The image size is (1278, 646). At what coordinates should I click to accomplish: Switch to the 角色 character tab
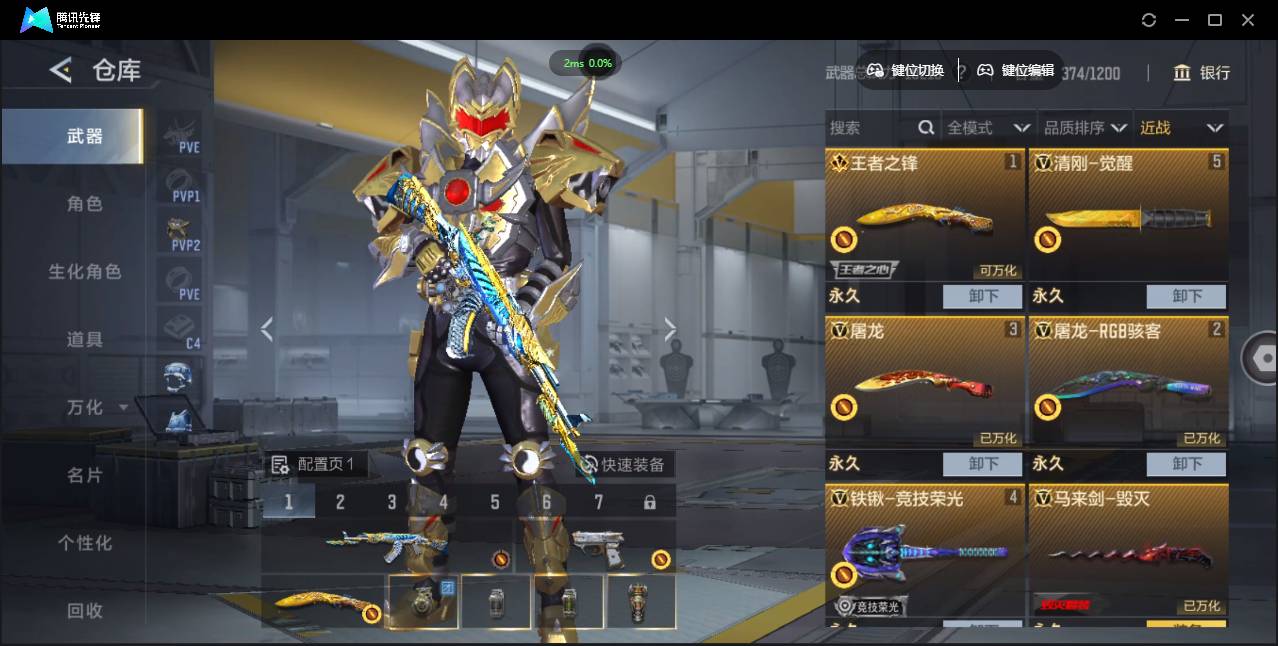(x=85, y=204)
